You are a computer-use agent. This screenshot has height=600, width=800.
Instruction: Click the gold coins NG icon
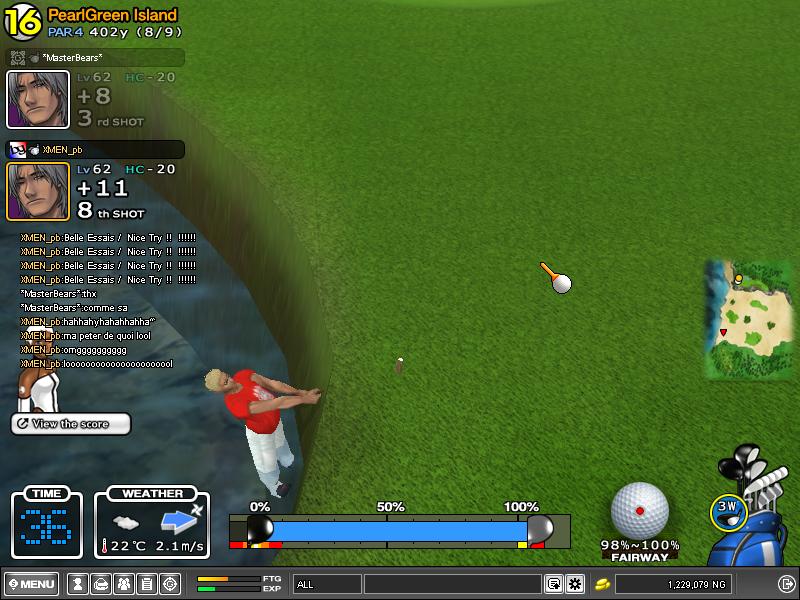603,584
